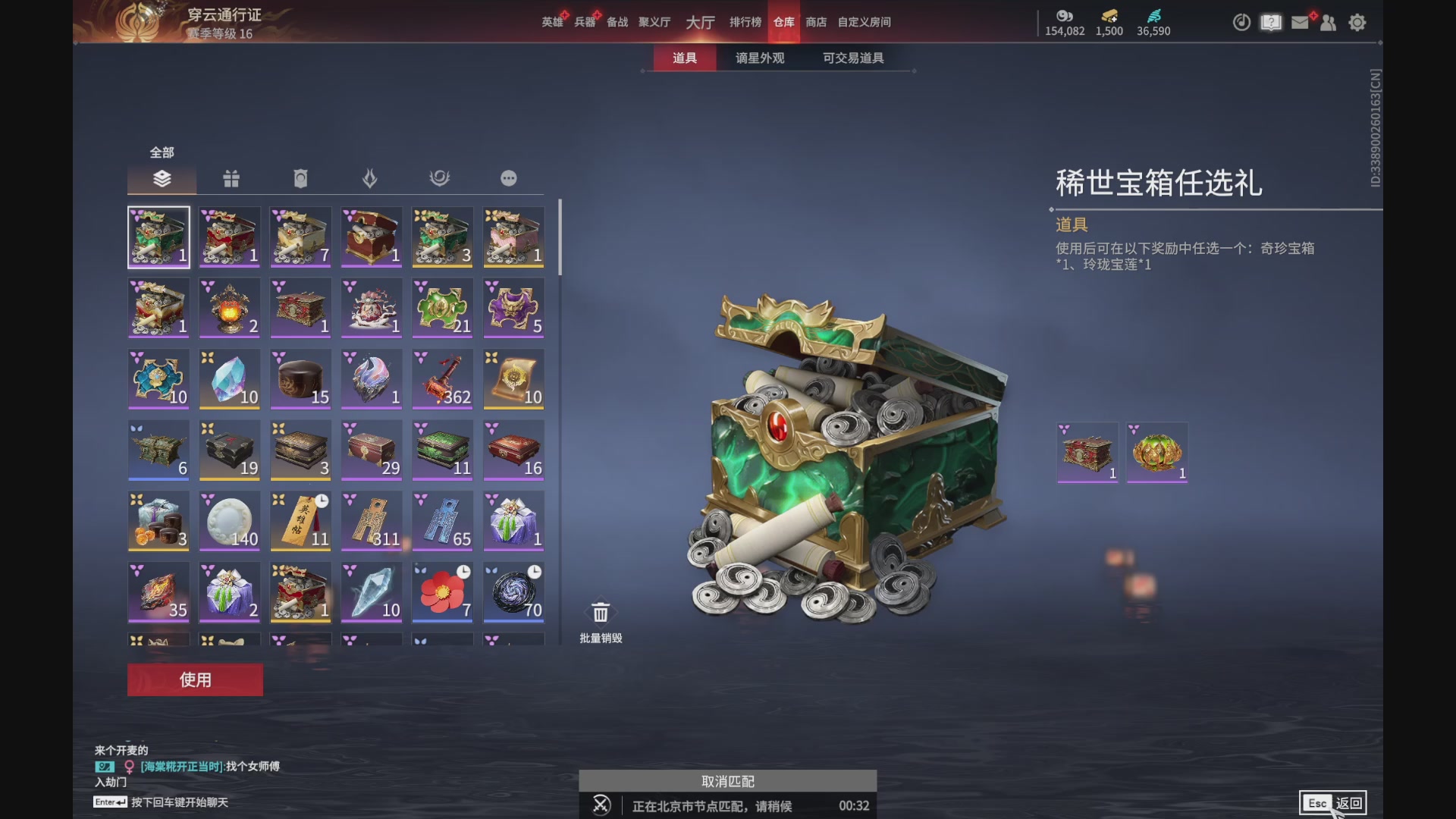Open the emblem category filter icon
The image size is (1456, 819).
pyautogui.click(x=441, y=178)
